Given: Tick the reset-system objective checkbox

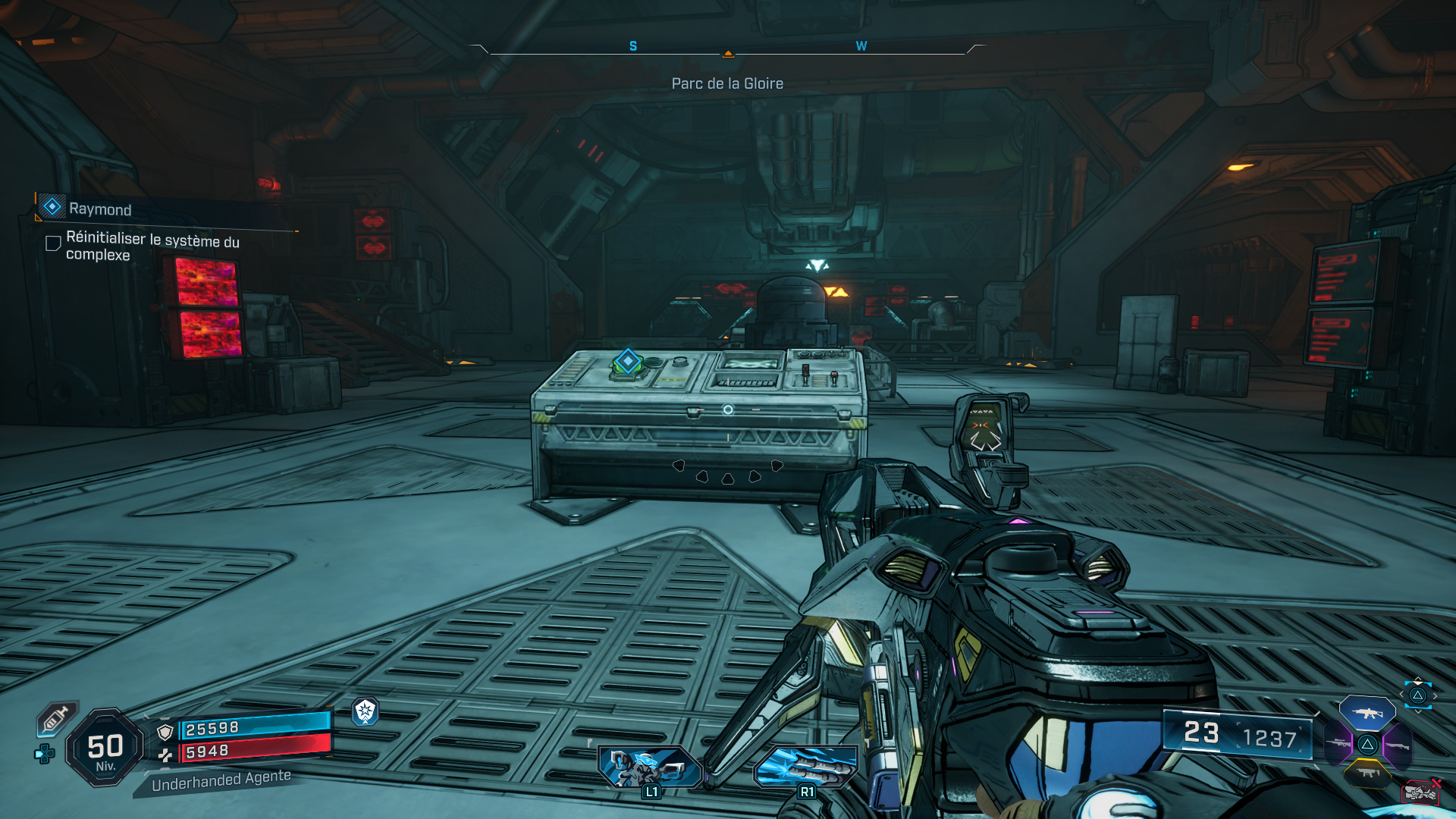Looking at the screenshot, I should tap(53, 243).
